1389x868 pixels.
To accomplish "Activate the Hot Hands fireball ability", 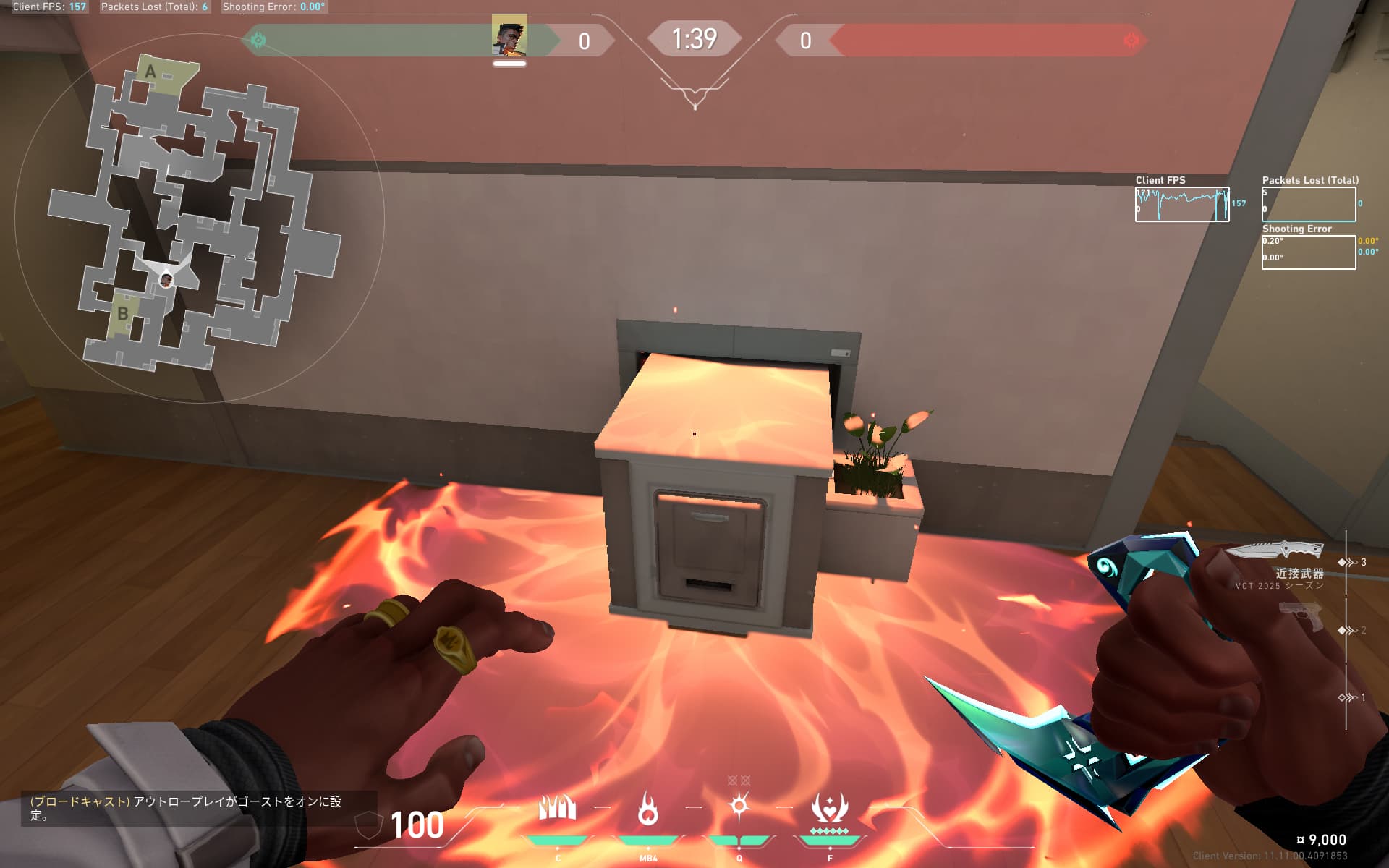I will (648, 809).
